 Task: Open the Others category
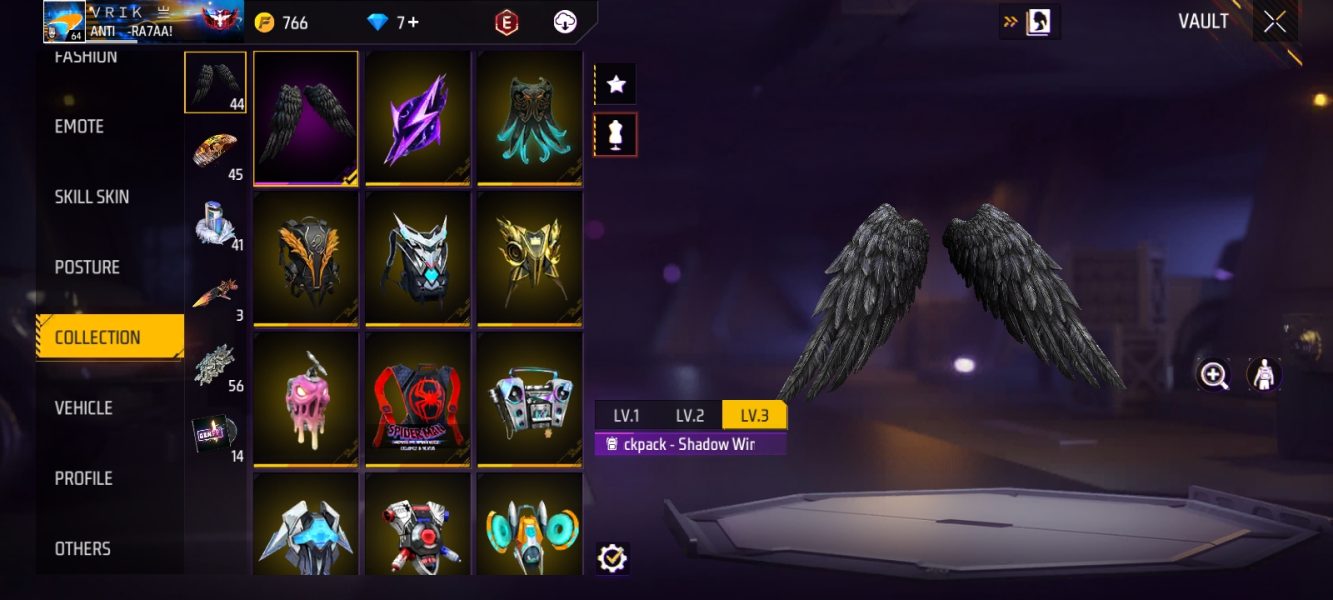pos(83,548)
